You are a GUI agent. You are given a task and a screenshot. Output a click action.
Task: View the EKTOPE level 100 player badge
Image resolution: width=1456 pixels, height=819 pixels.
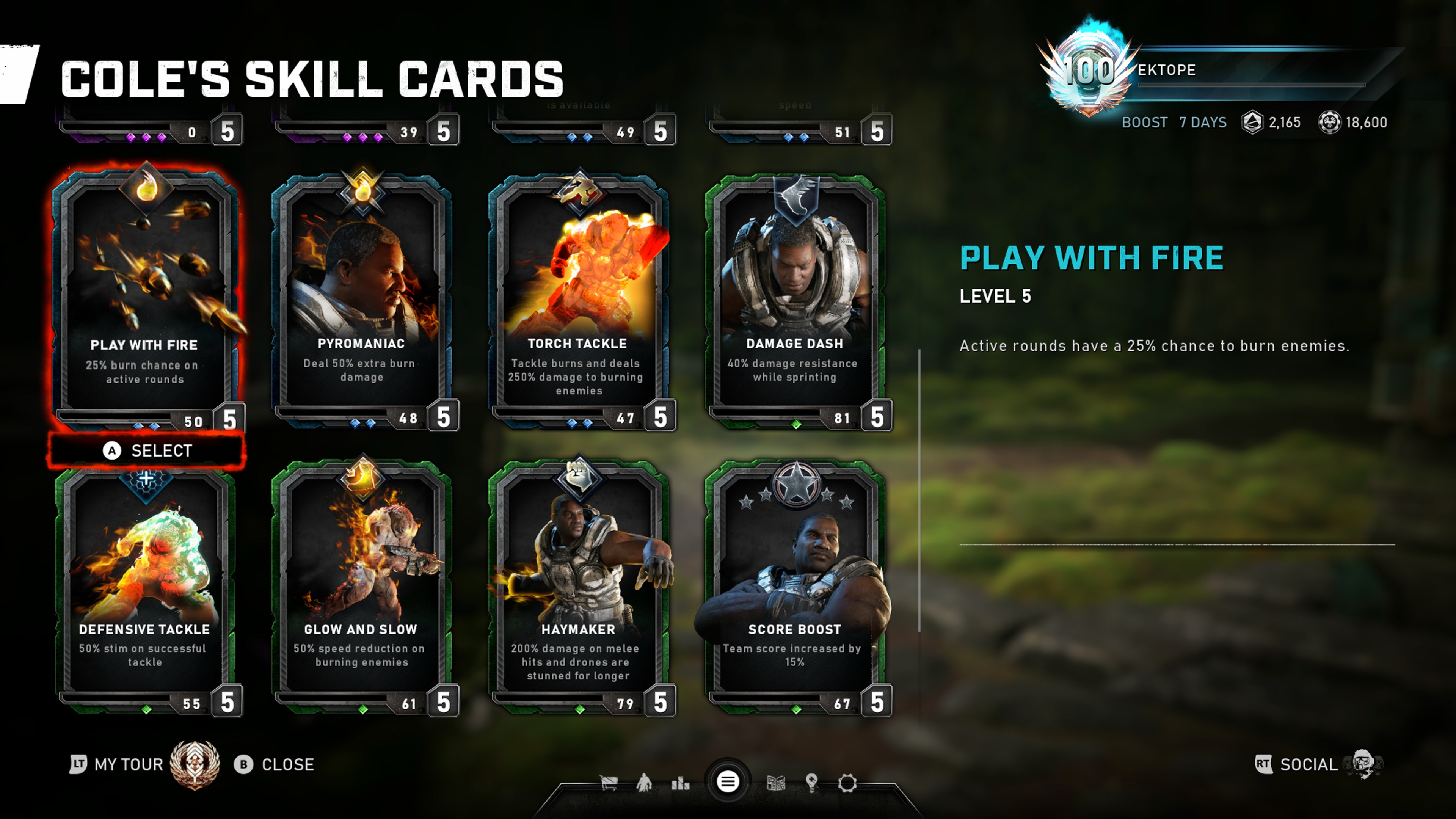pyautogui.click(x=1088, y=71)
